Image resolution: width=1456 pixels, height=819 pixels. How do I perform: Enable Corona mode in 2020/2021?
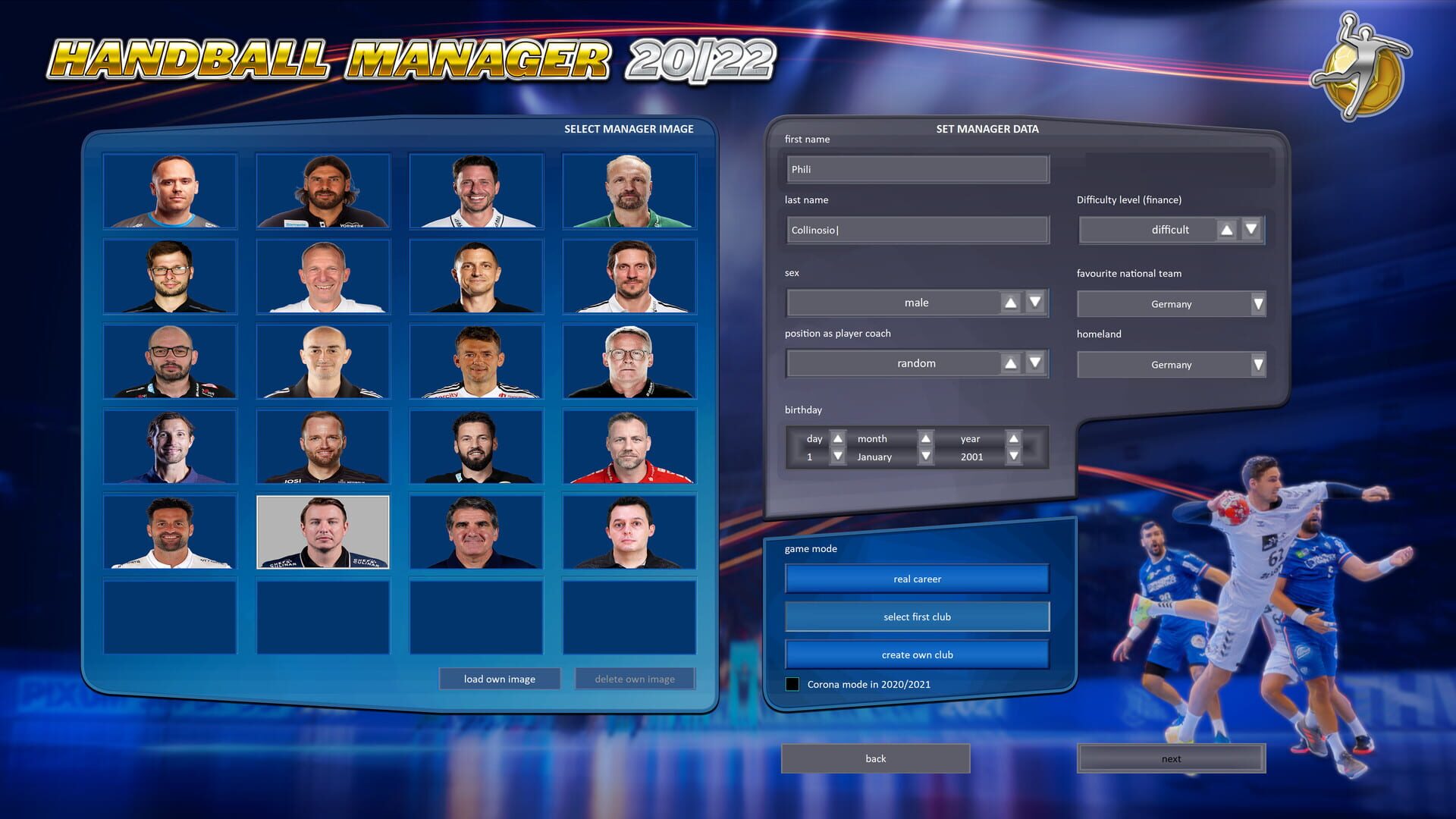click(793, 684)
